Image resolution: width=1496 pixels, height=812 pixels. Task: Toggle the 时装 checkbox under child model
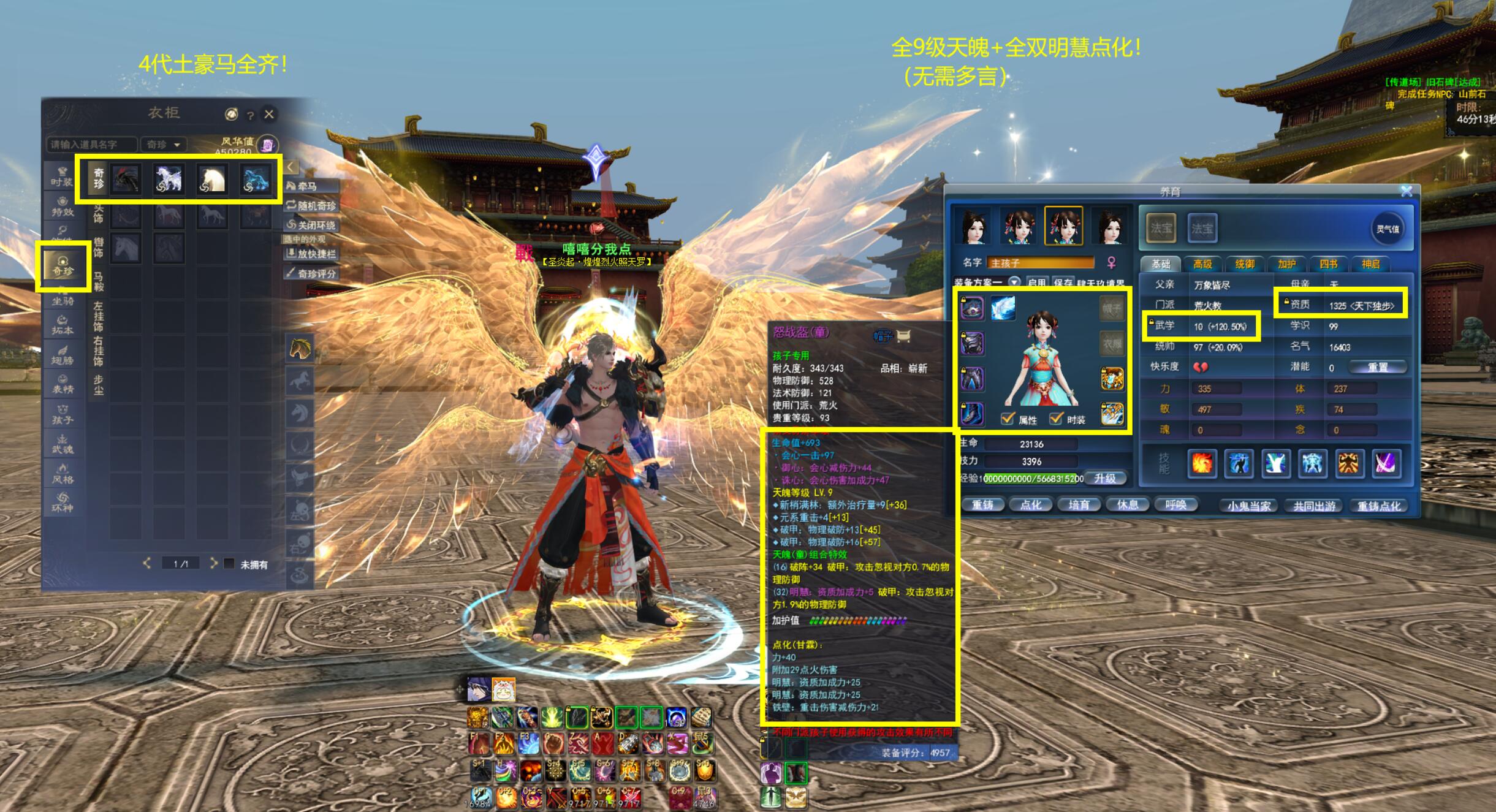(1056, 419)
